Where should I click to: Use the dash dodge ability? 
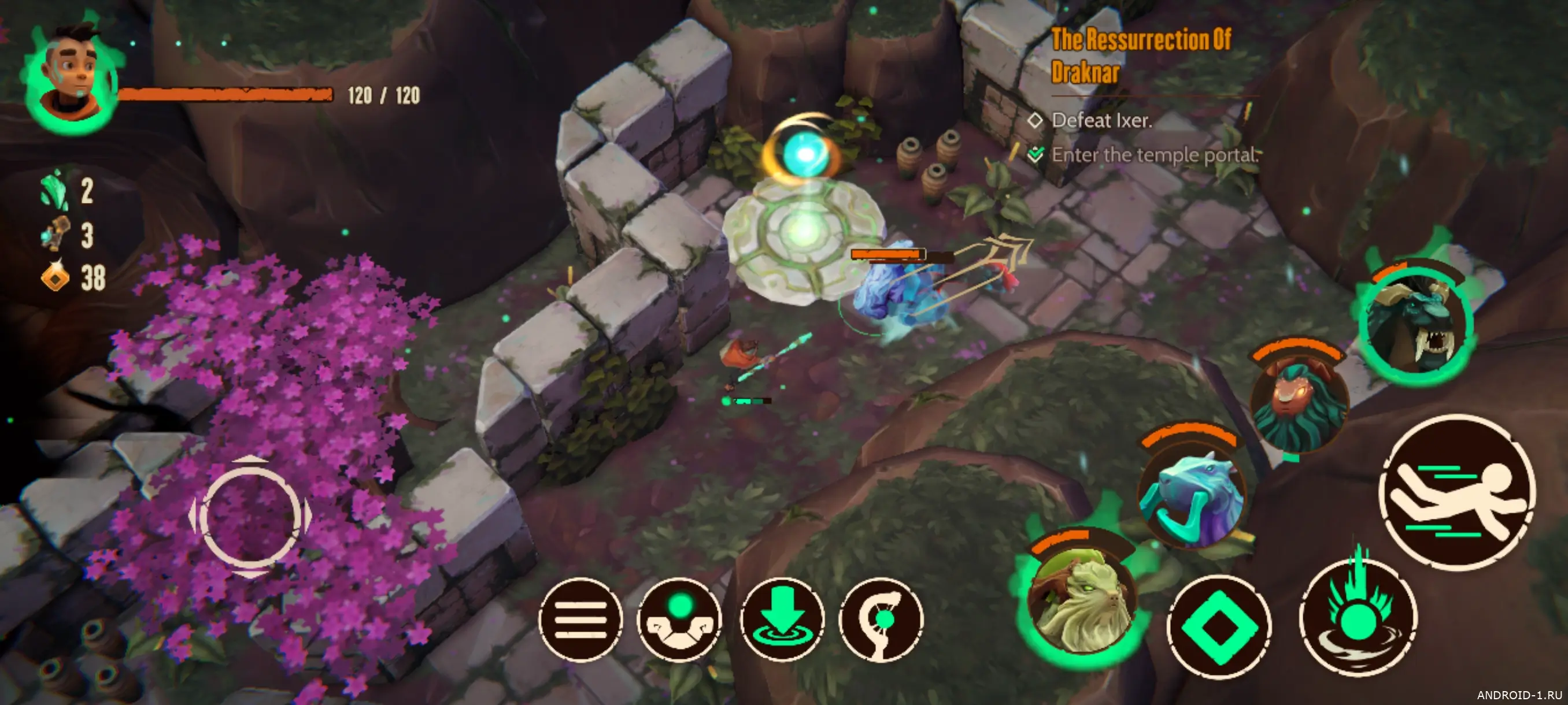pos(1456,493)
